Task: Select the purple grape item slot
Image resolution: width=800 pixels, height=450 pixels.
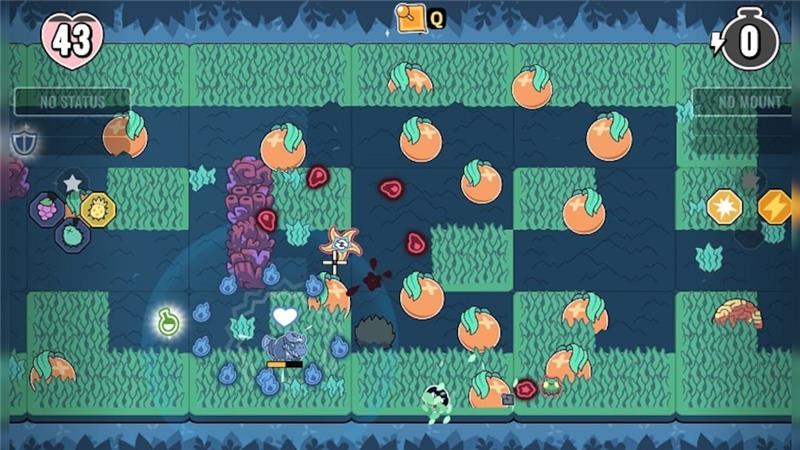Action: (x=48, y=209)
